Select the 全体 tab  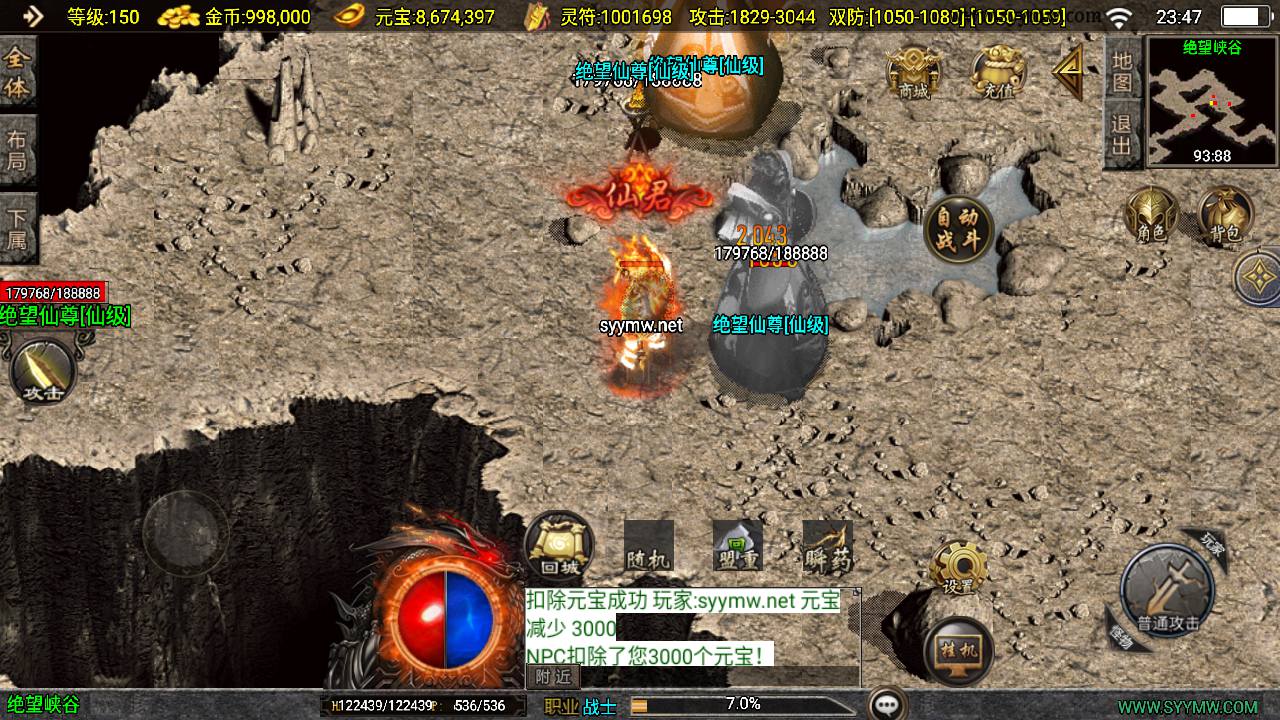coord(17,74)
